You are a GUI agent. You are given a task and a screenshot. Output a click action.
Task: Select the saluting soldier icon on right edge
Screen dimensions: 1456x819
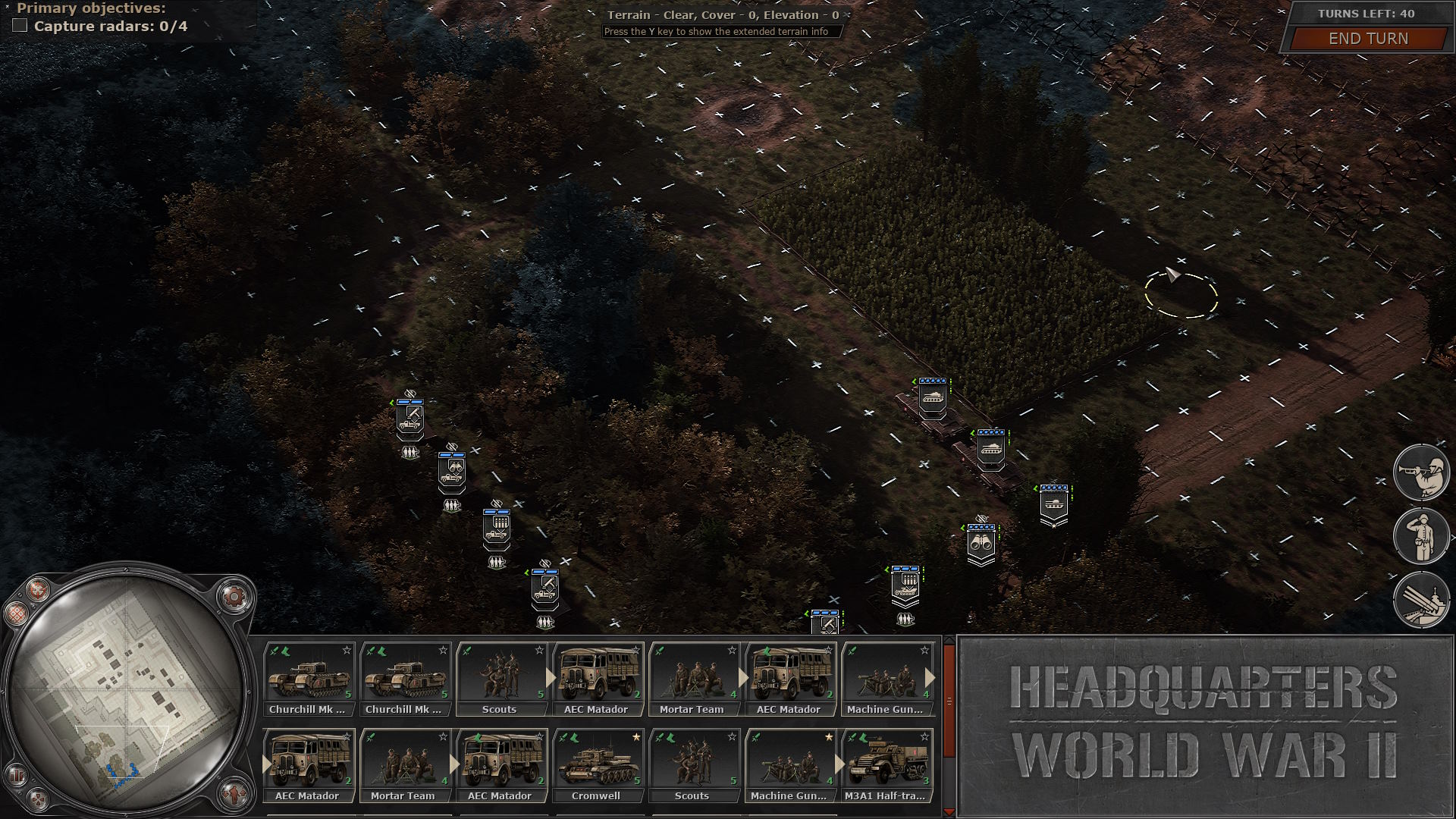[x=1424, y=536]
